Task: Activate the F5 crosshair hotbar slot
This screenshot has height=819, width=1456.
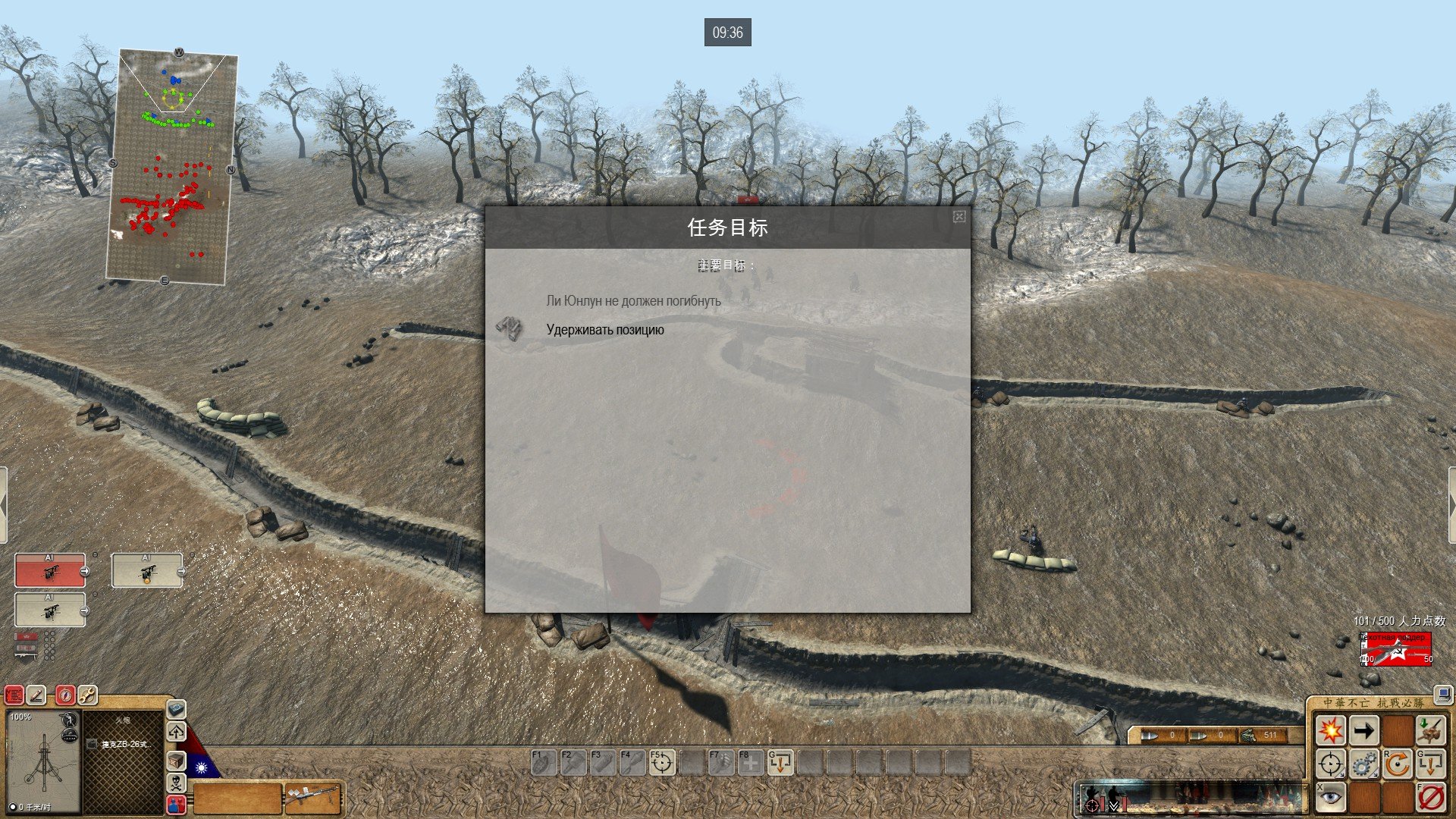Action: click(661, 763)
